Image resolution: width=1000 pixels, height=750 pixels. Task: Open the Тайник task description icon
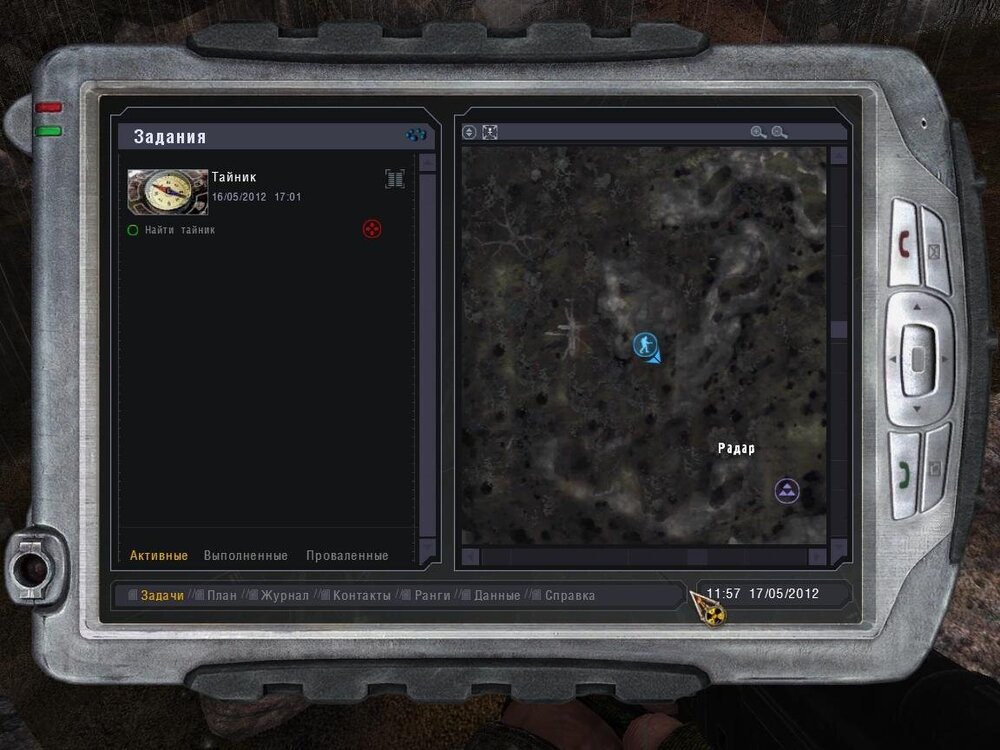[x=395, y=179]
